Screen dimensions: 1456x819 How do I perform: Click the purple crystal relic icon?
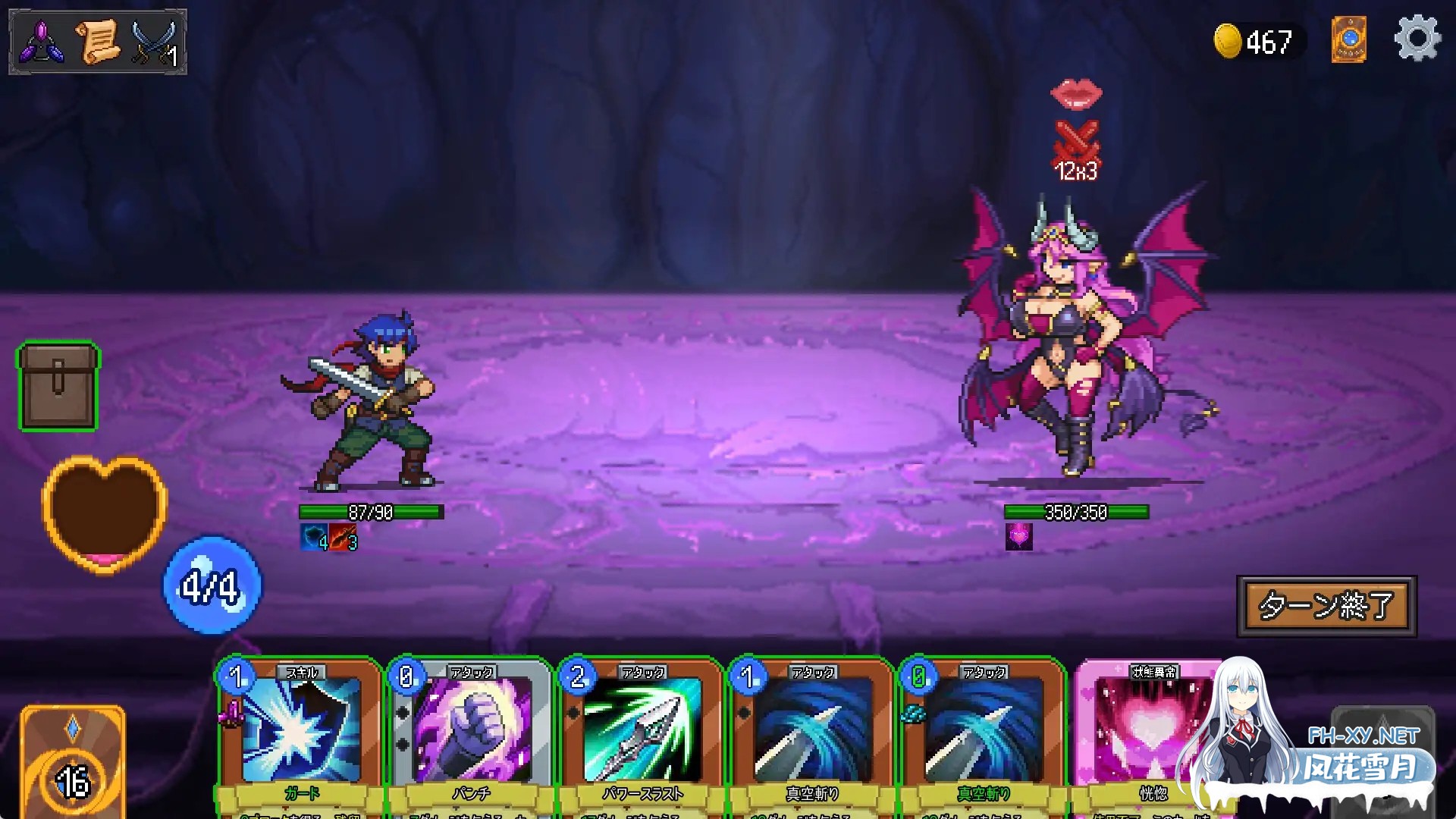(x=42, y=42)
